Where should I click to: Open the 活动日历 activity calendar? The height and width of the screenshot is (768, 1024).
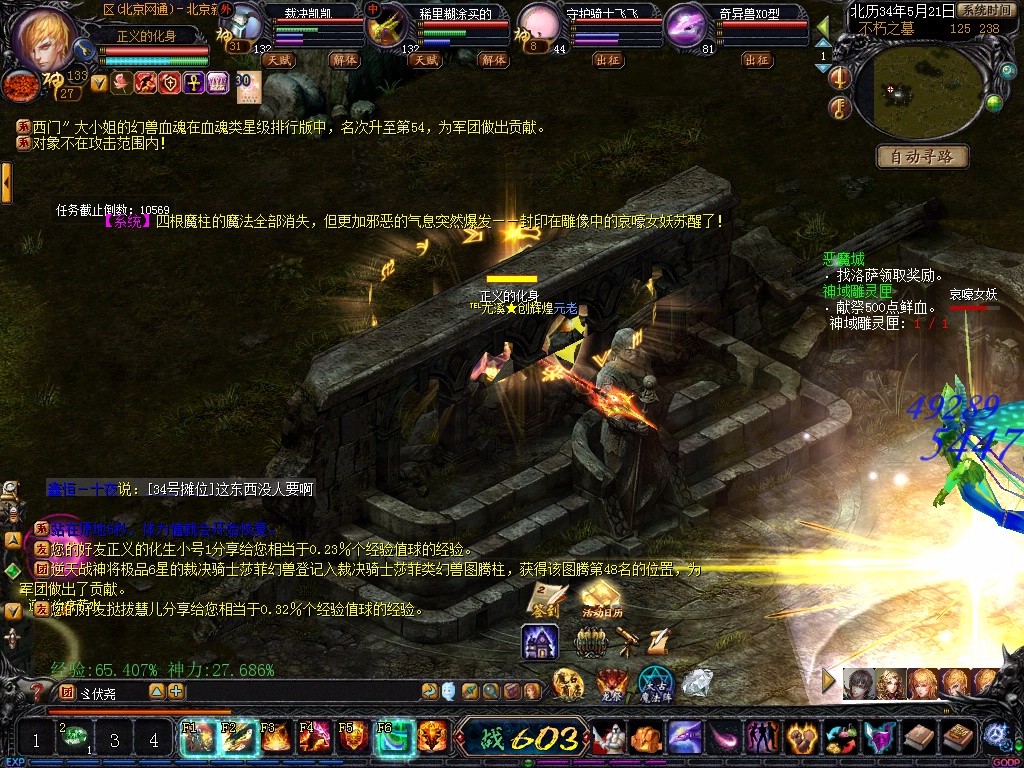click(x=601, y=598)
